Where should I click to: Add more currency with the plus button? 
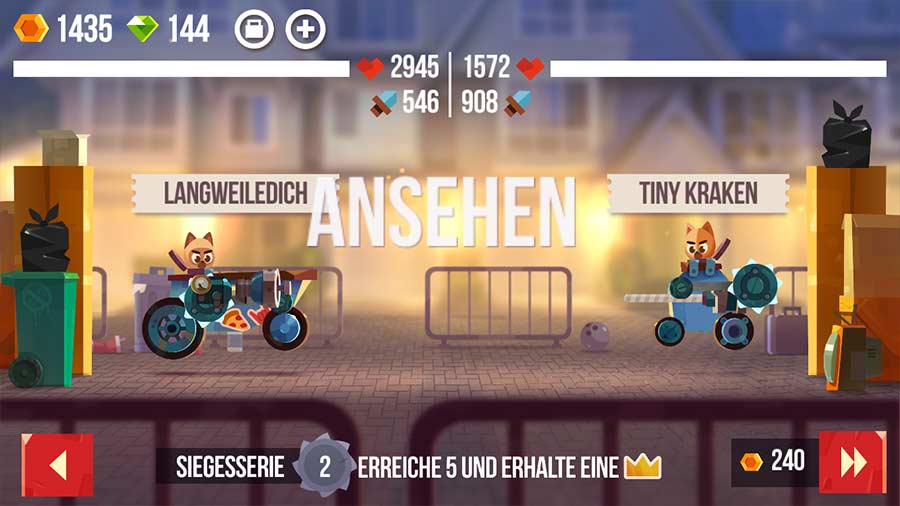pos(306,30)
